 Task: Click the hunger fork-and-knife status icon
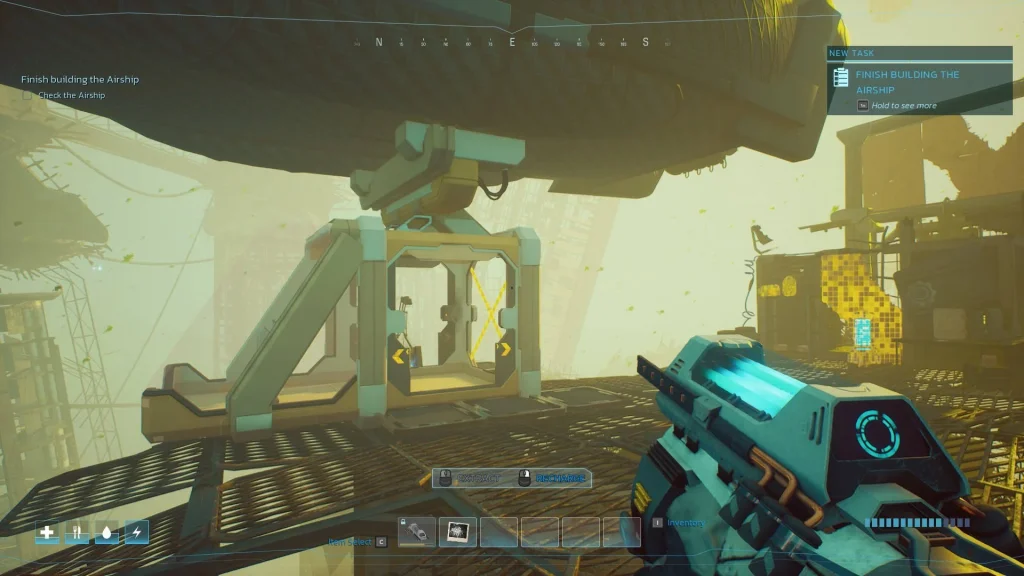[77, 532]
